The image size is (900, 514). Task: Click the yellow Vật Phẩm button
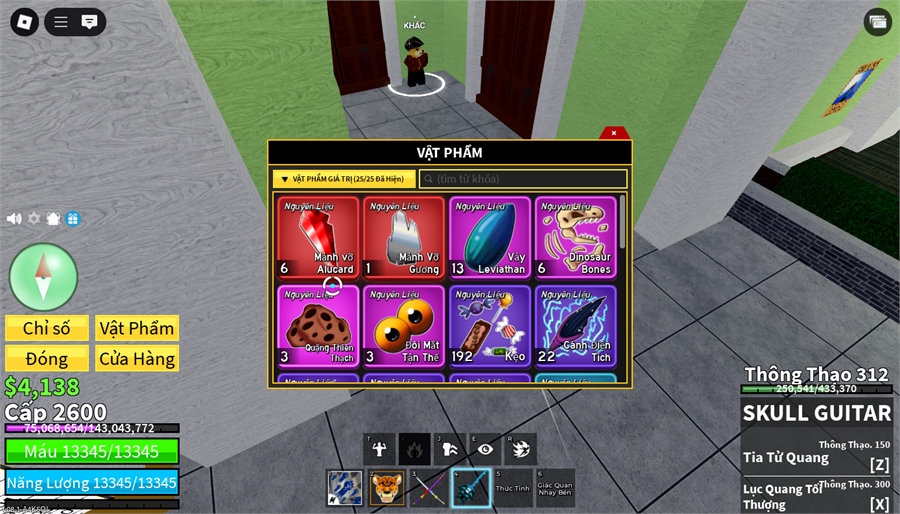(x=137, y=329)
